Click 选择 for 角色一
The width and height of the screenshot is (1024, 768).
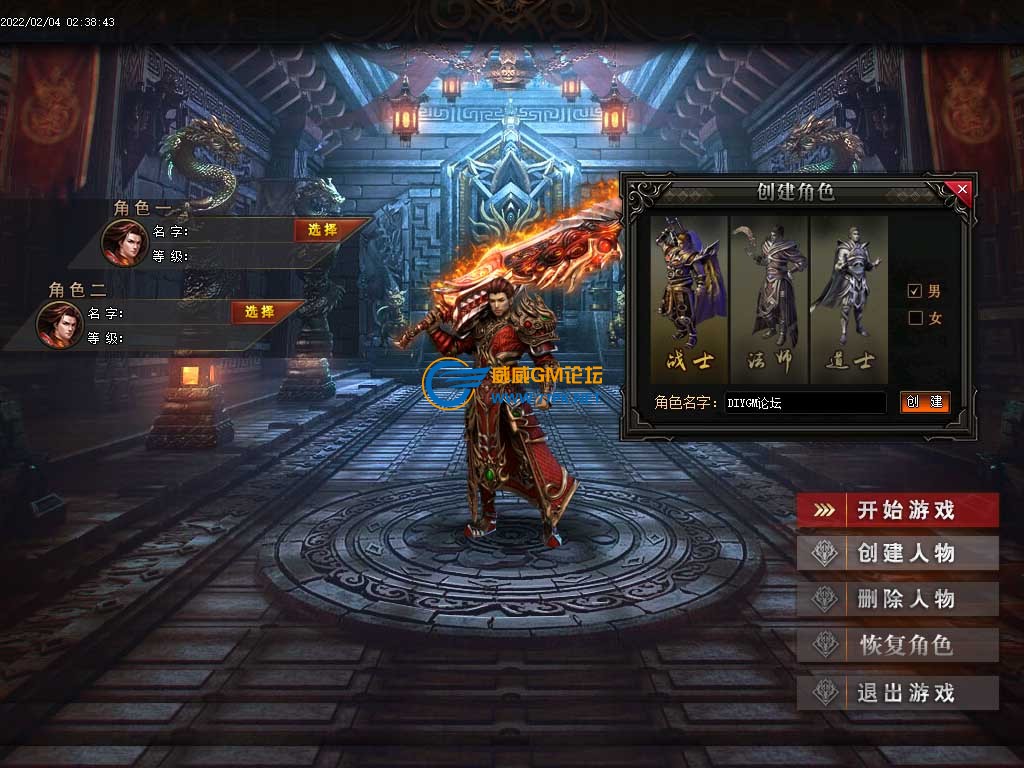click(322, 230)
